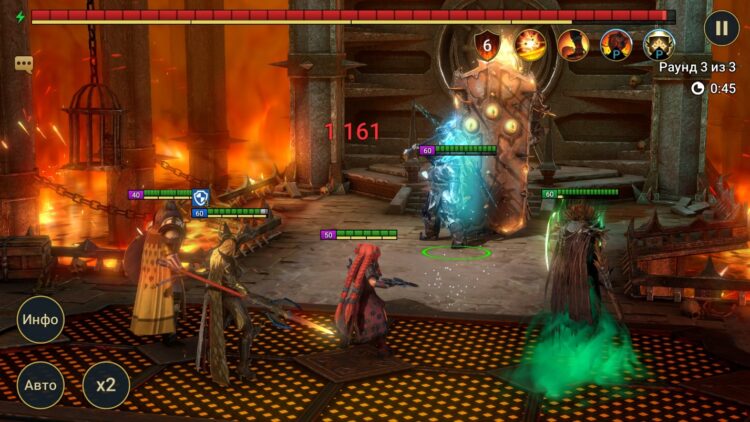Inspect the boss shield icon showing 6
The height and width of the screenshot is (422, 750).
pos(488,44)
